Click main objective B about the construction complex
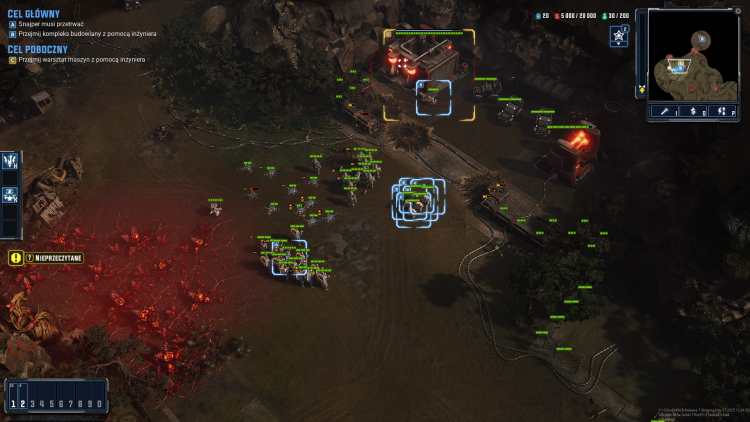This screenshot has height=422, width=750. (82, 33)
